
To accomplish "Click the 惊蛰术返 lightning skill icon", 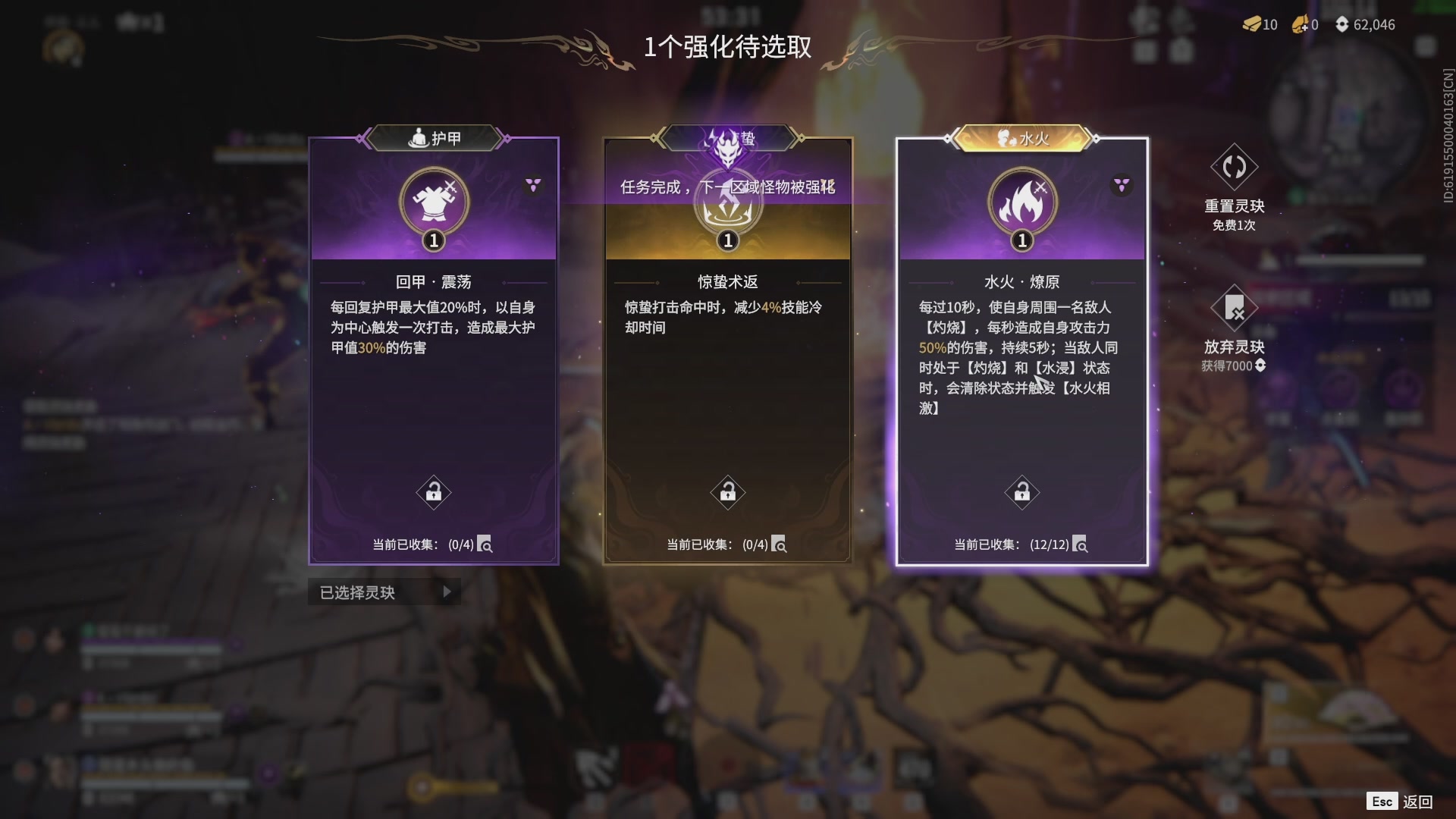I will pos(726,201).
